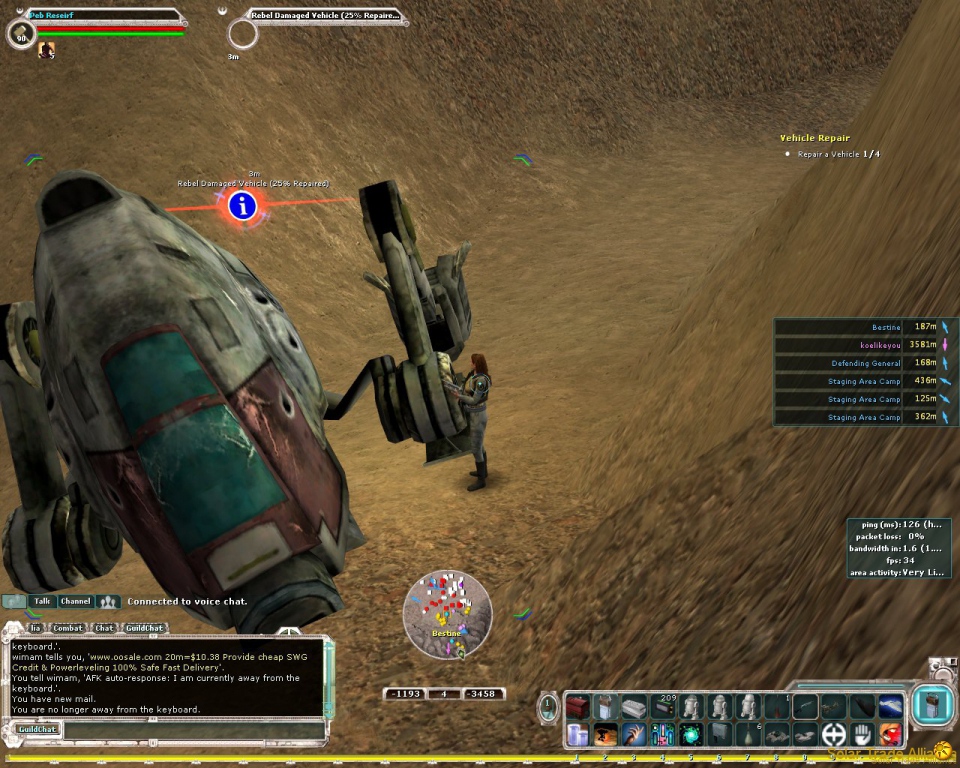Viewport: 960px width, 768px height.
Task: Click the Vehicle Repair quest tracker title
Action: click(814, 138)
